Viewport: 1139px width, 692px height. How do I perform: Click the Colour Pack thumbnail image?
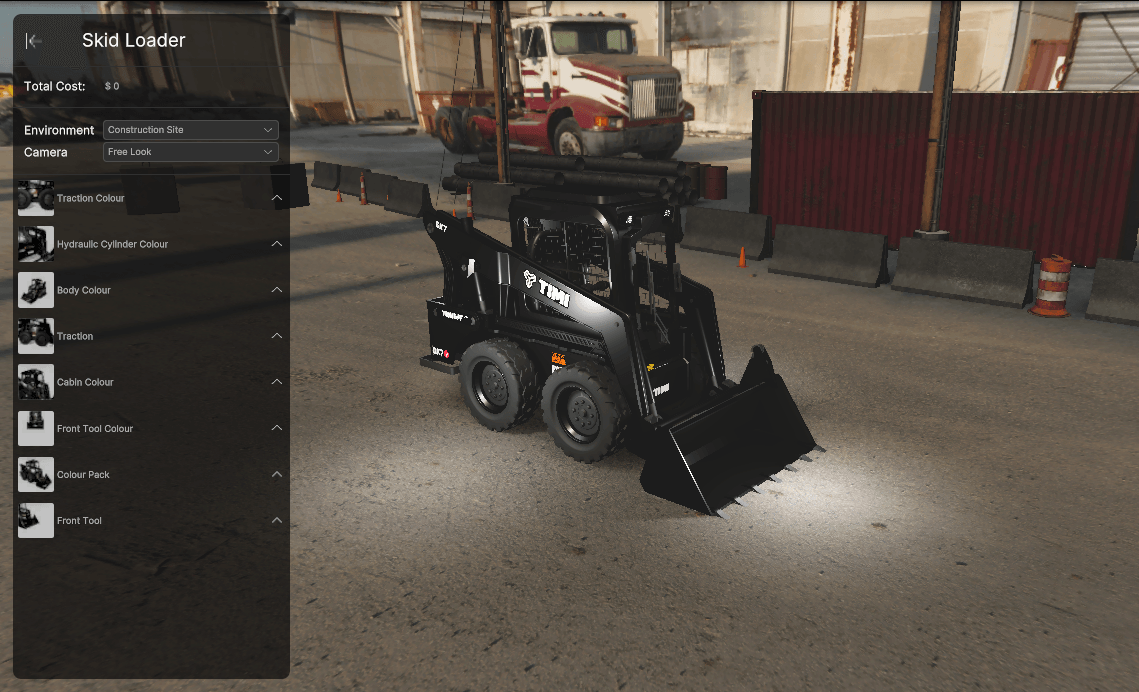tap(36, 474)
